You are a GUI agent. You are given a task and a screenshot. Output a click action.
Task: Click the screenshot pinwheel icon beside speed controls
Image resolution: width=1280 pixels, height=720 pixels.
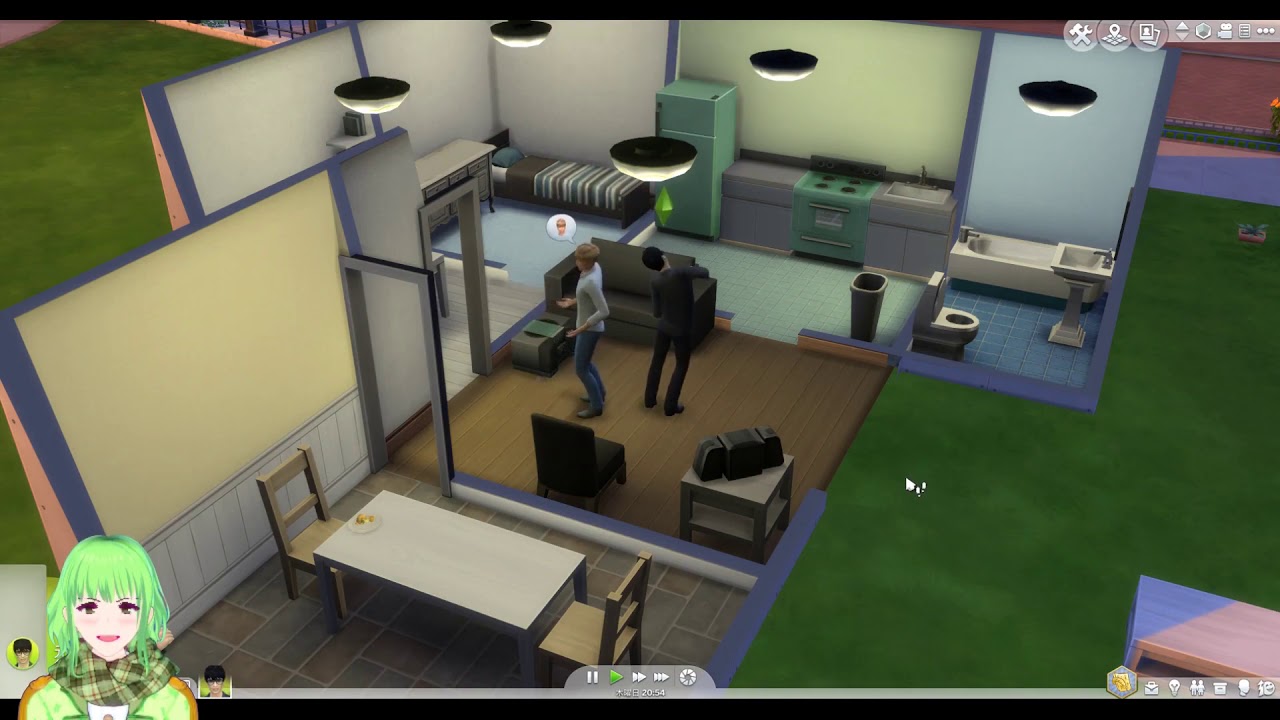(685, 677)
